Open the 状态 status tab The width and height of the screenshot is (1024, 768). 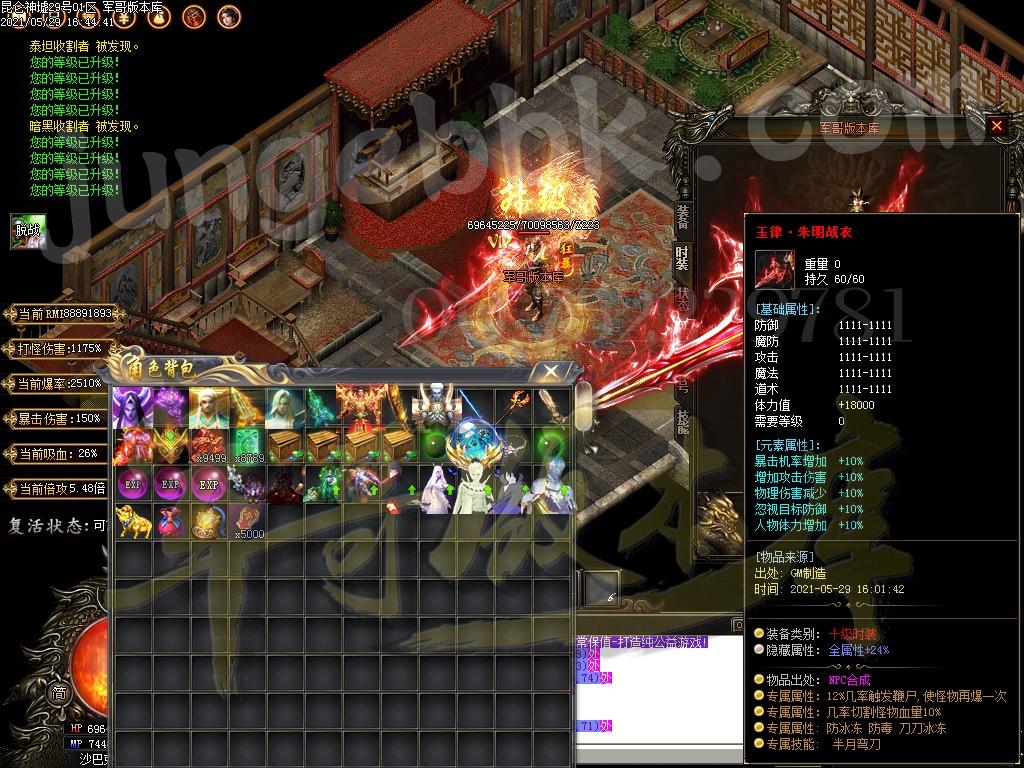[x=683, y=298]
